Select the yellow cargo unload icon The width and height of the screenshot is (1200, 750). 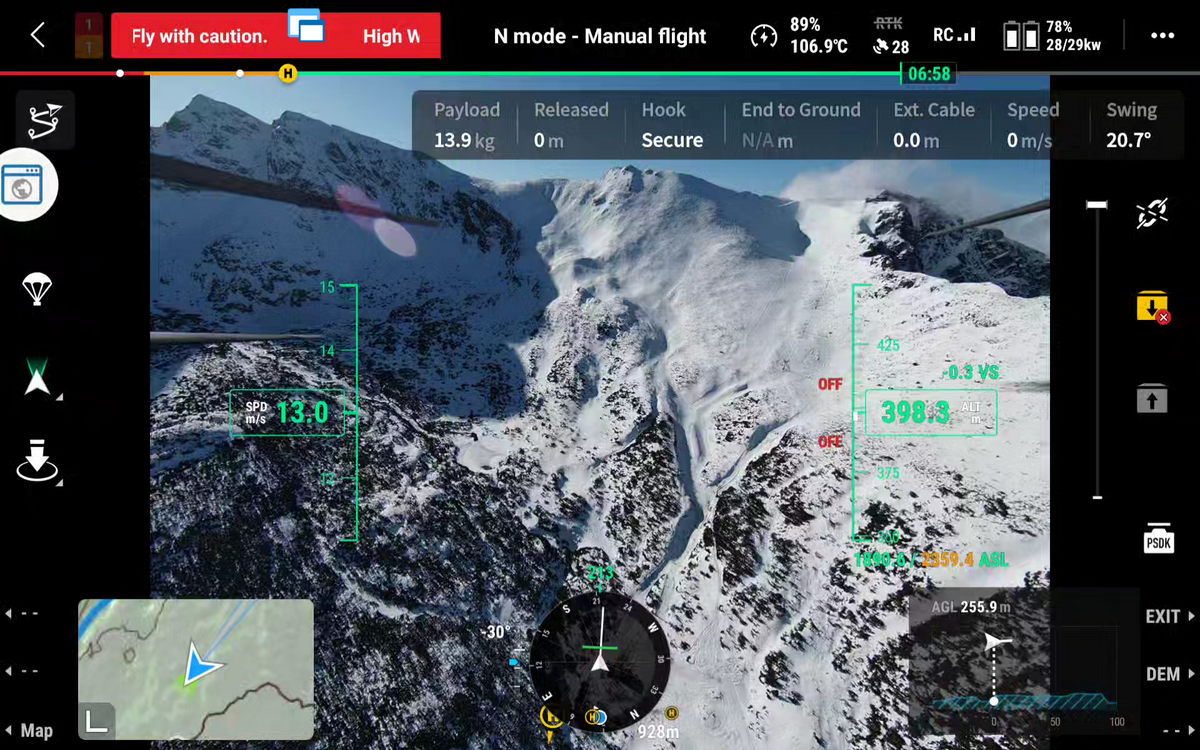point(1152,306)
